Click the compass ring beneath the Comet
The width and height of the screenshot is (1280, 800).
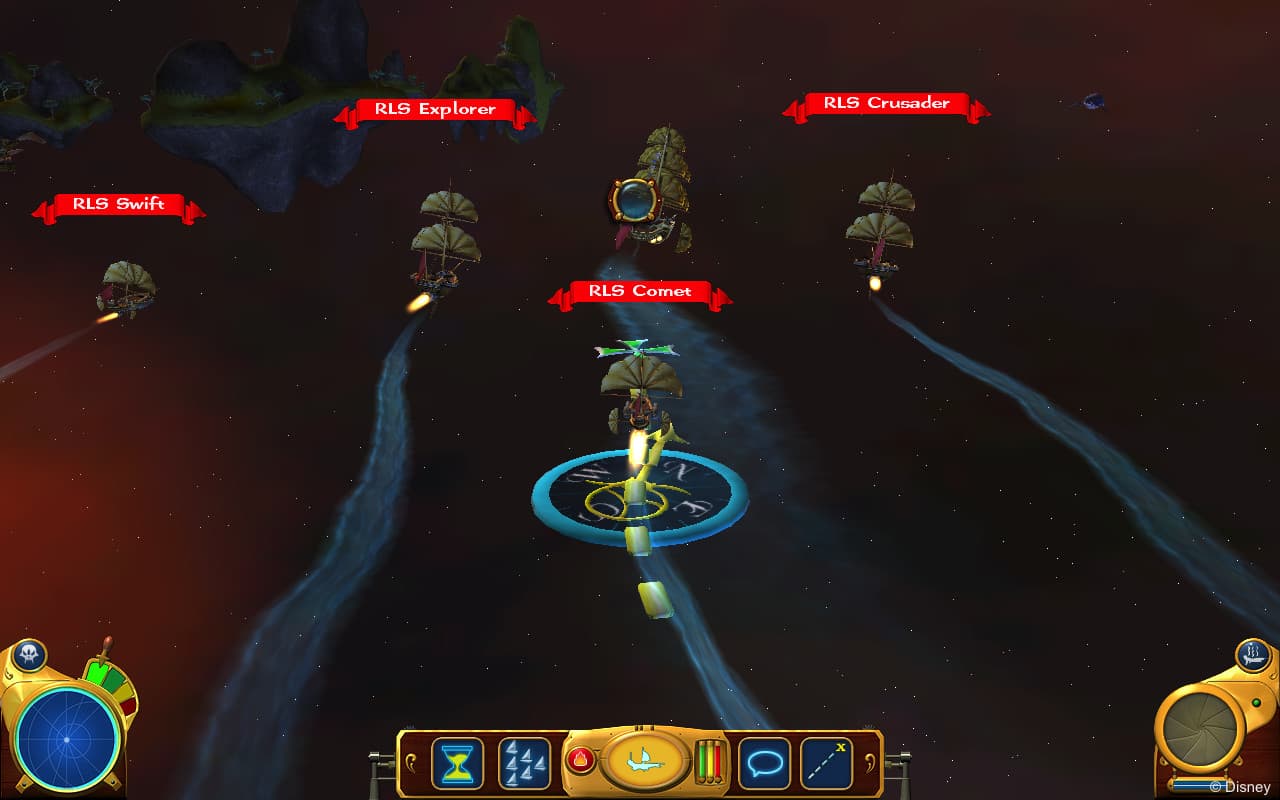(637, 496)
